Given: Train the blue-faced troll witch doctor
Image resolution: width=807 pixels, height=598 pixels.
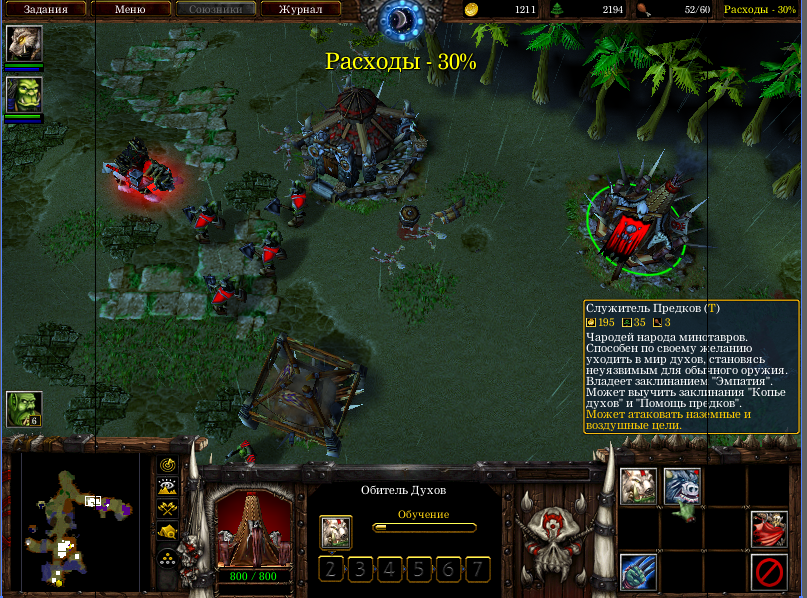Looking at the screenshot, I should click(x=682, y=487).
